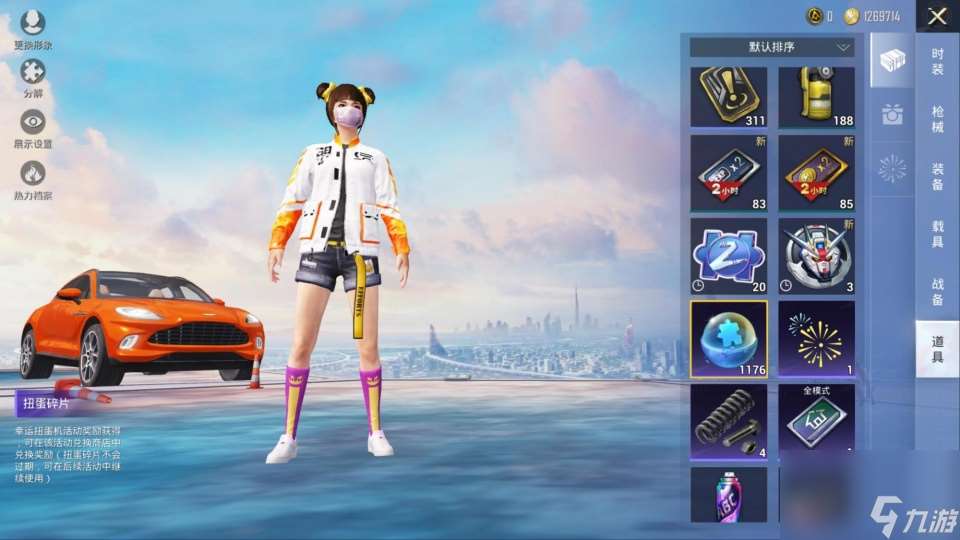Select the black spring parts item
Image resolution: width=960 pixels, height=540 pixels.
click(729, 421)
